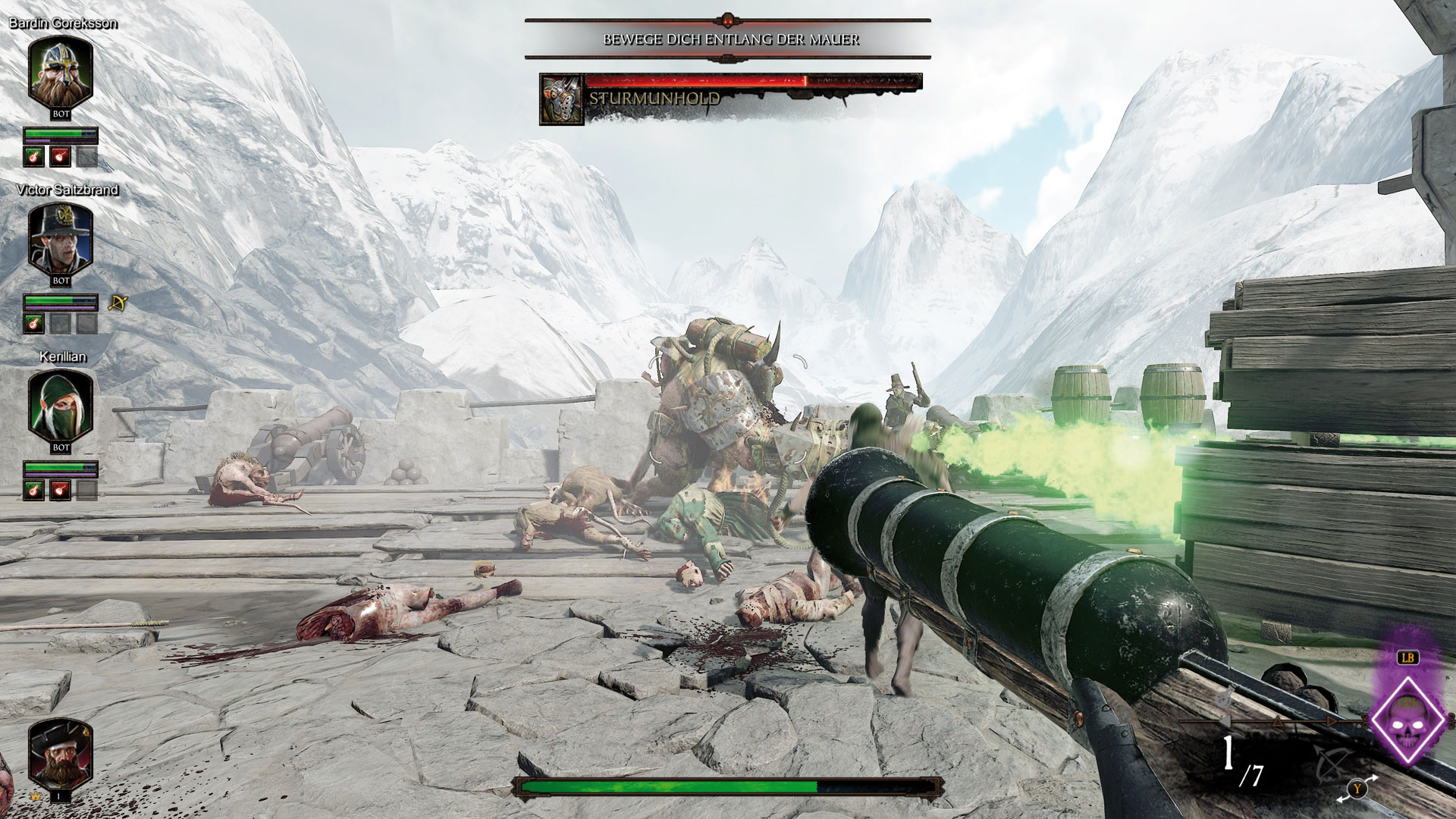Click the yellow bow icon beside Victor
1456x819 pixels.
click(x=118, y=303)
